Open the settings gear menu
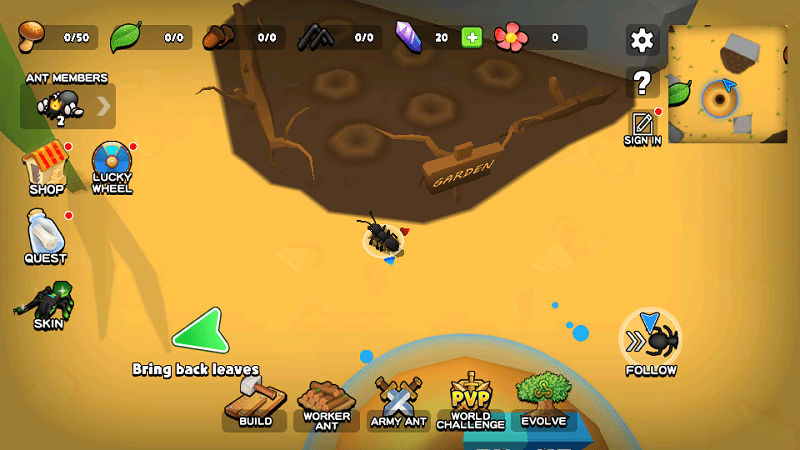Viewport: 800px width, 450px height. pyautogui.click(x=642, y=40)
